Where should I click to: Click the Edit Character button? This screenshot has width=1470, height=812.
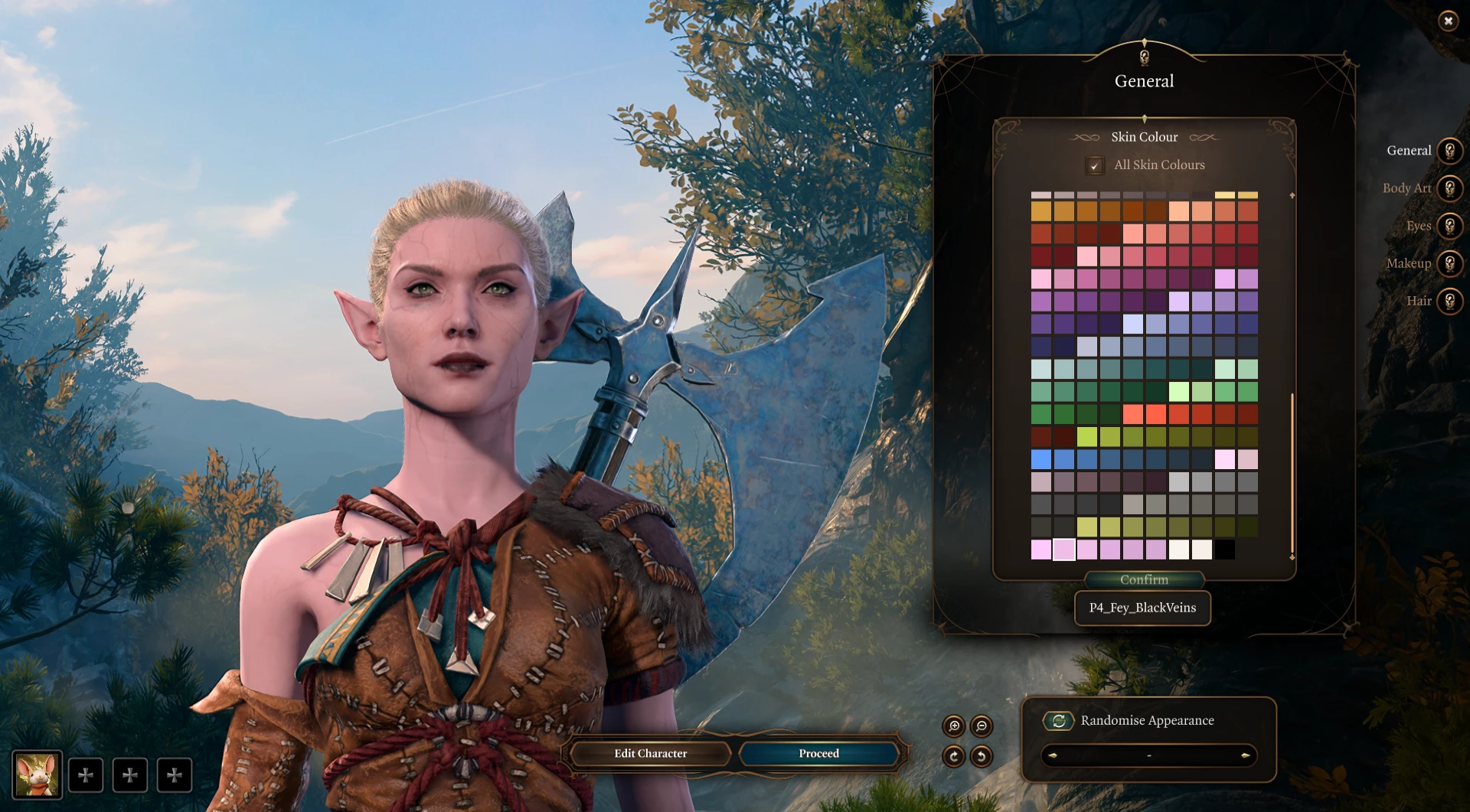(x=650, y=754)
